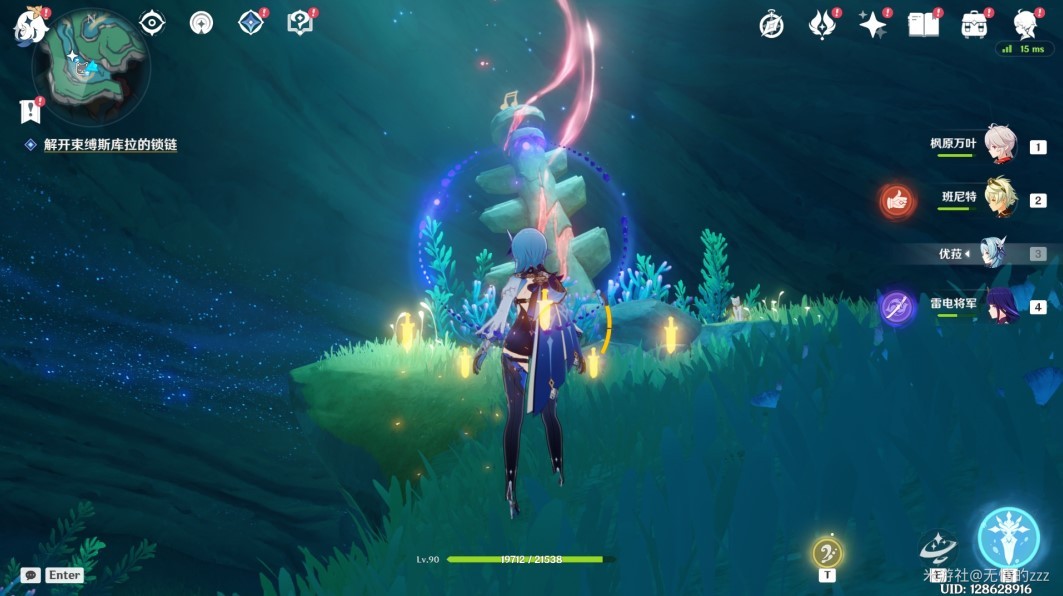Image resolution: width=1063 pixels, height=596 pixels.
Task: Open the winged battle pass icon
Action: (x=822, y=25)
